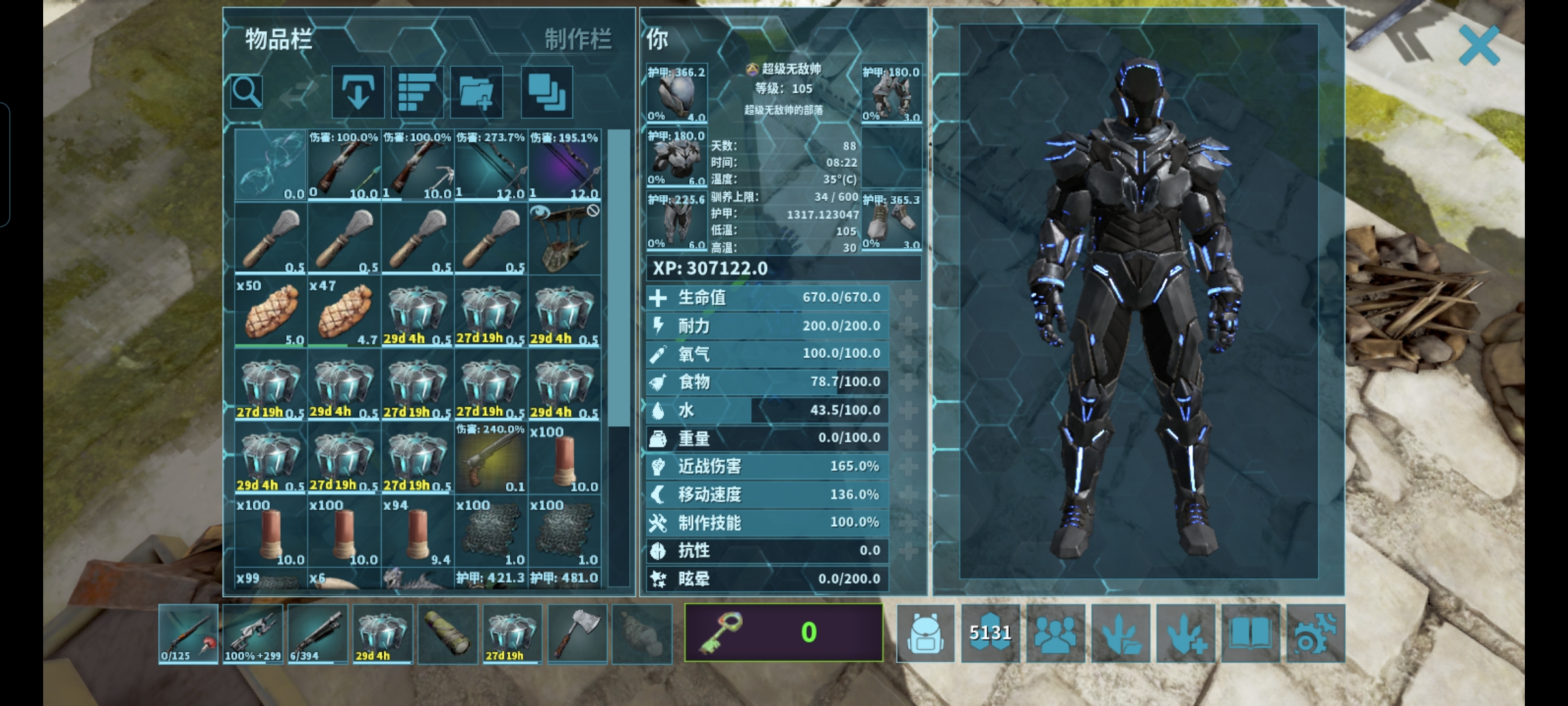Screen dimensions: 1568x706
Task: Open the 物品栏 inventory tab
Action: [279, 40]
